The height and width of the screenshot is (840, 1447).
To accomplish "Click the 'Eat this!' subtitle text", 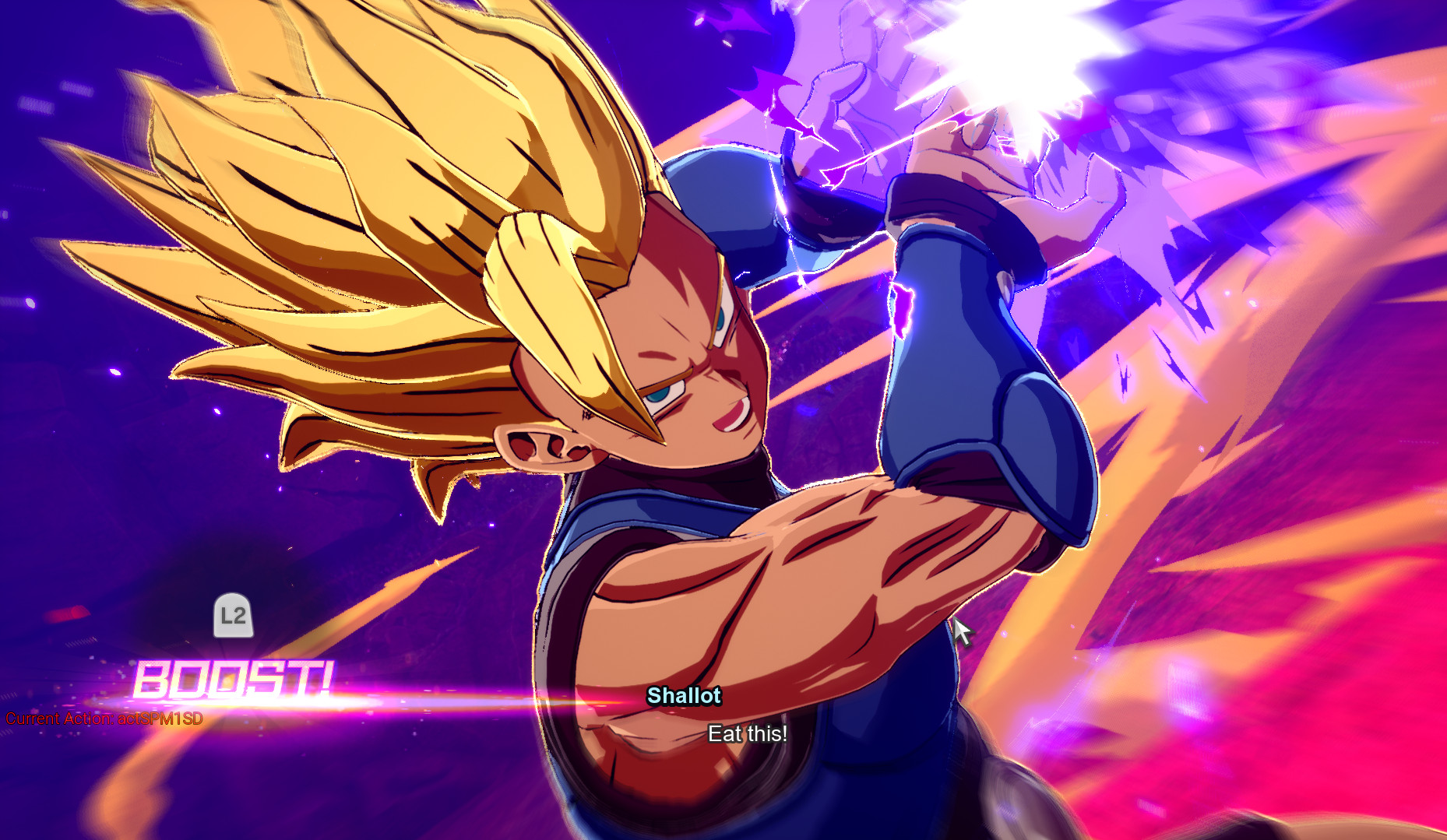I will tap(748, 733).
